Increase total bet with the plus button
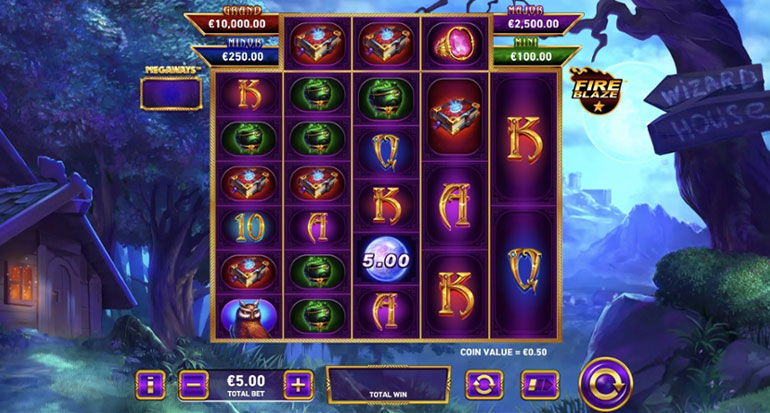The height and width of the screenshot is (413, 770). (x=297, y=384)
